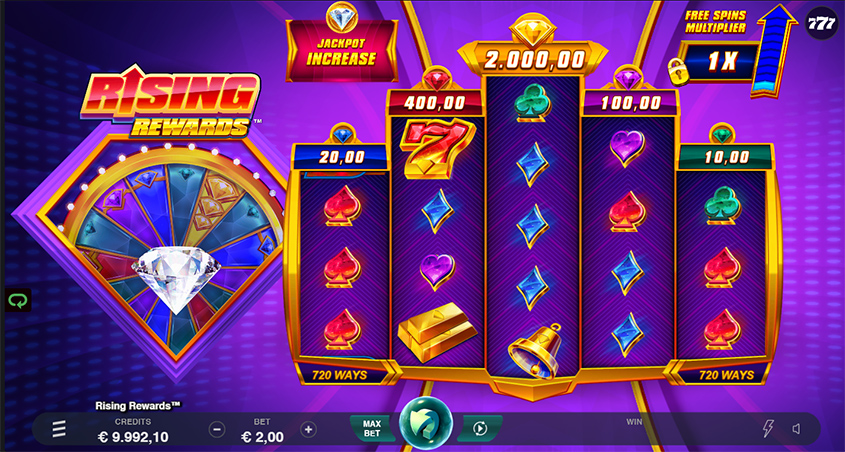Screen dimensions: 845x452
Task: Set the wager with Max Bet
Action: 370,429
